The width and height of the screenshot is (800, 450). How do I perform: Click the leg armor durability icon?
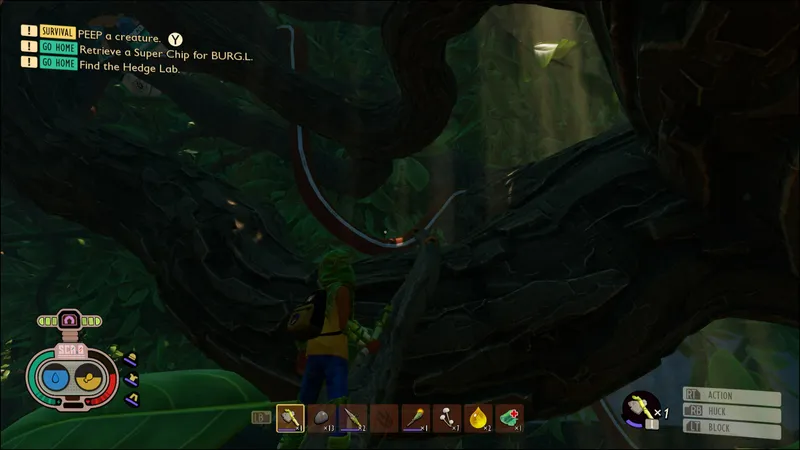pyautogui.click(x=131, y=399)
